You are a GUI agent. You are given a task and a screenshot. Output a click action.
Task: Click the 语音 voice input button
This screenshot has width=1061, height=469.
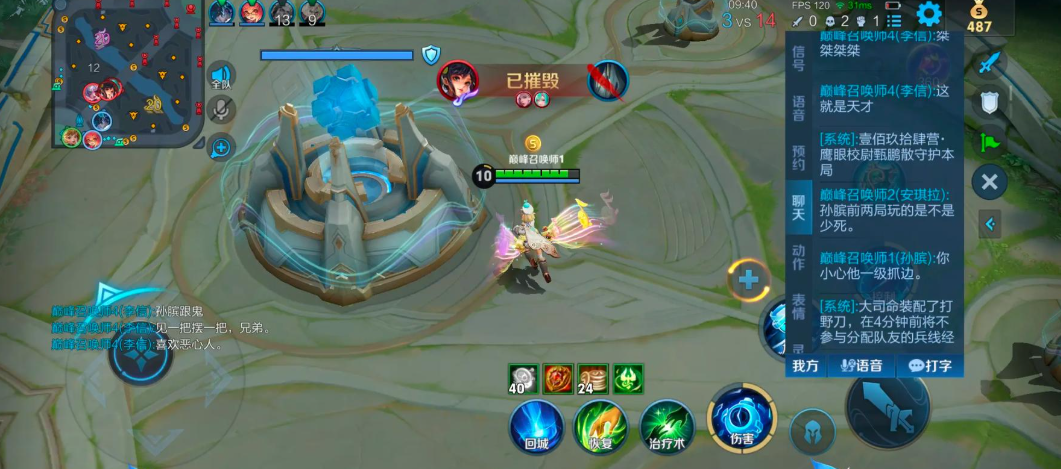[x=861, y=366]
